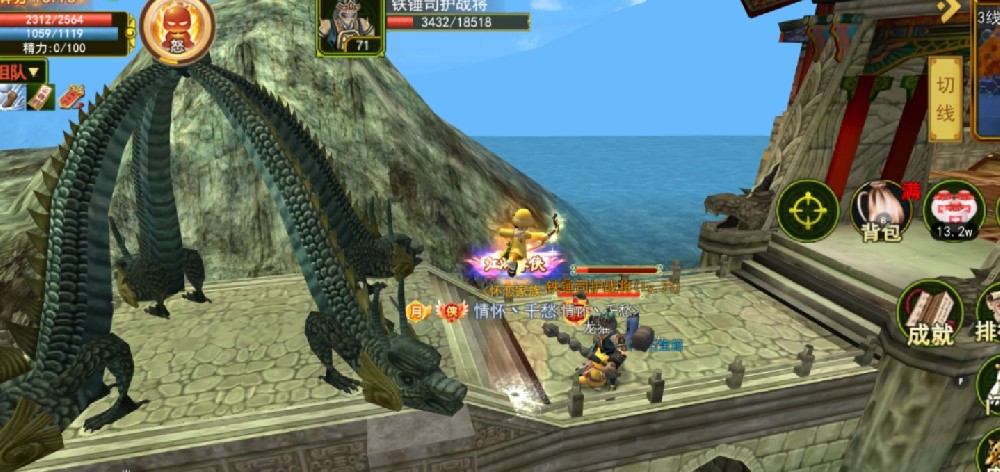Click the yellow arrow expand button
Image resolution: width=1000 pixels, height=472 pixels.
951,10
